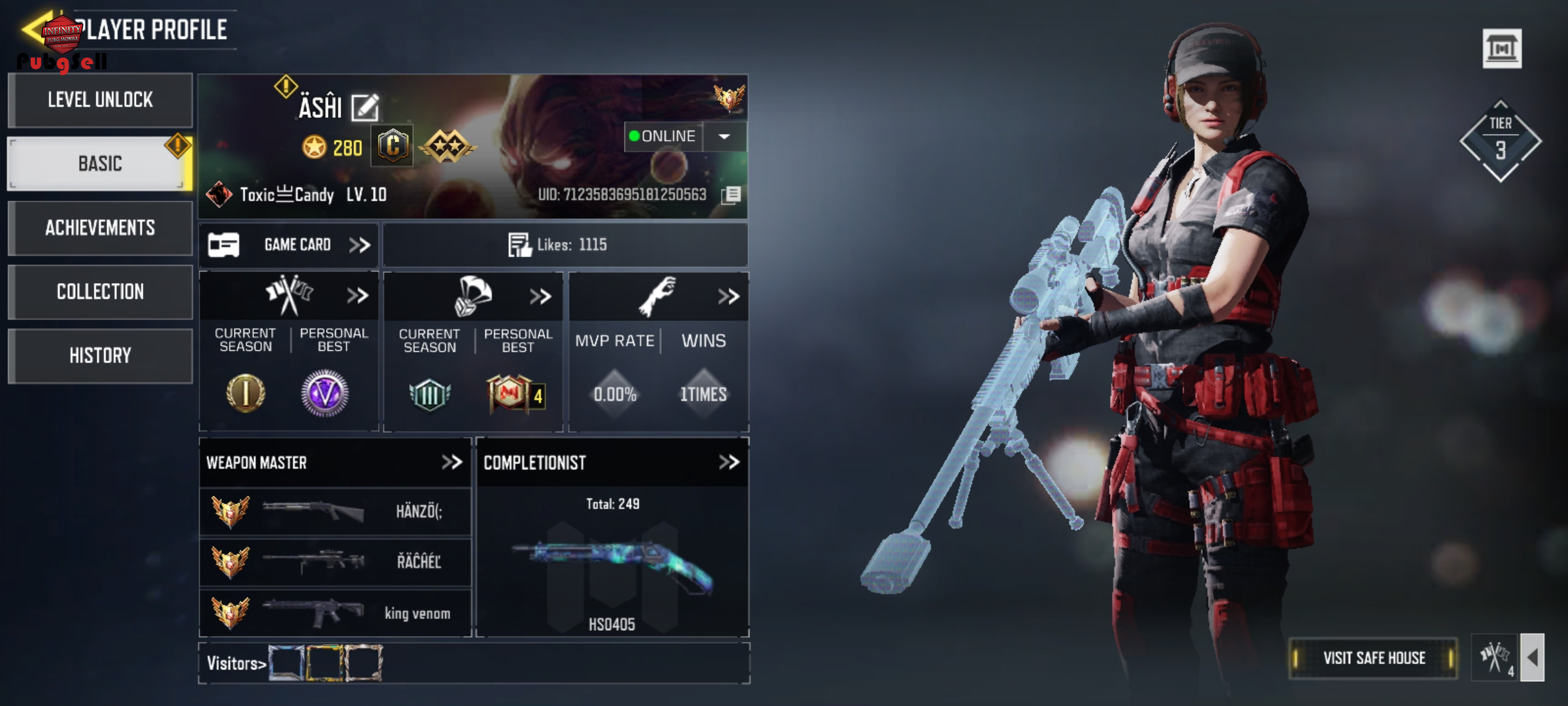Viewport: 1568px width, 706px height.
Task: Switch to the Basic tab
Action: (x=100, y=163)
